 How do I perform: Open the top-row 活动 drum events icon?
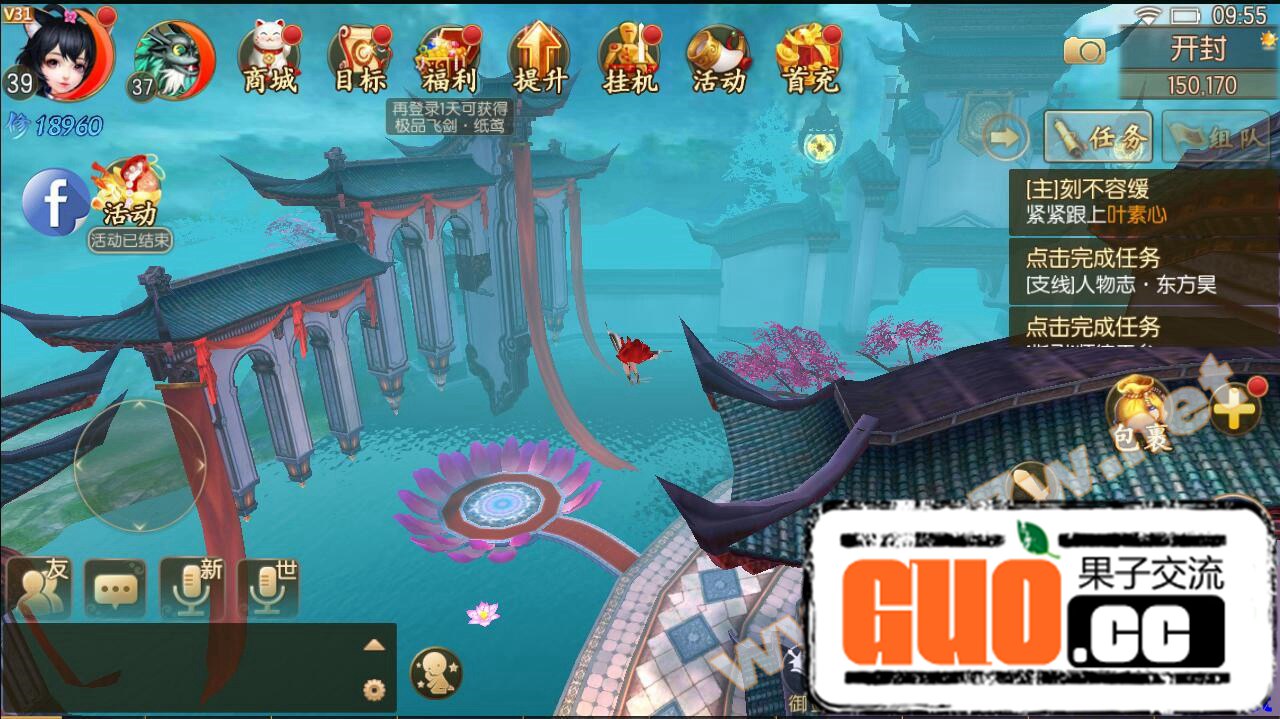click(x=718, y=58)
